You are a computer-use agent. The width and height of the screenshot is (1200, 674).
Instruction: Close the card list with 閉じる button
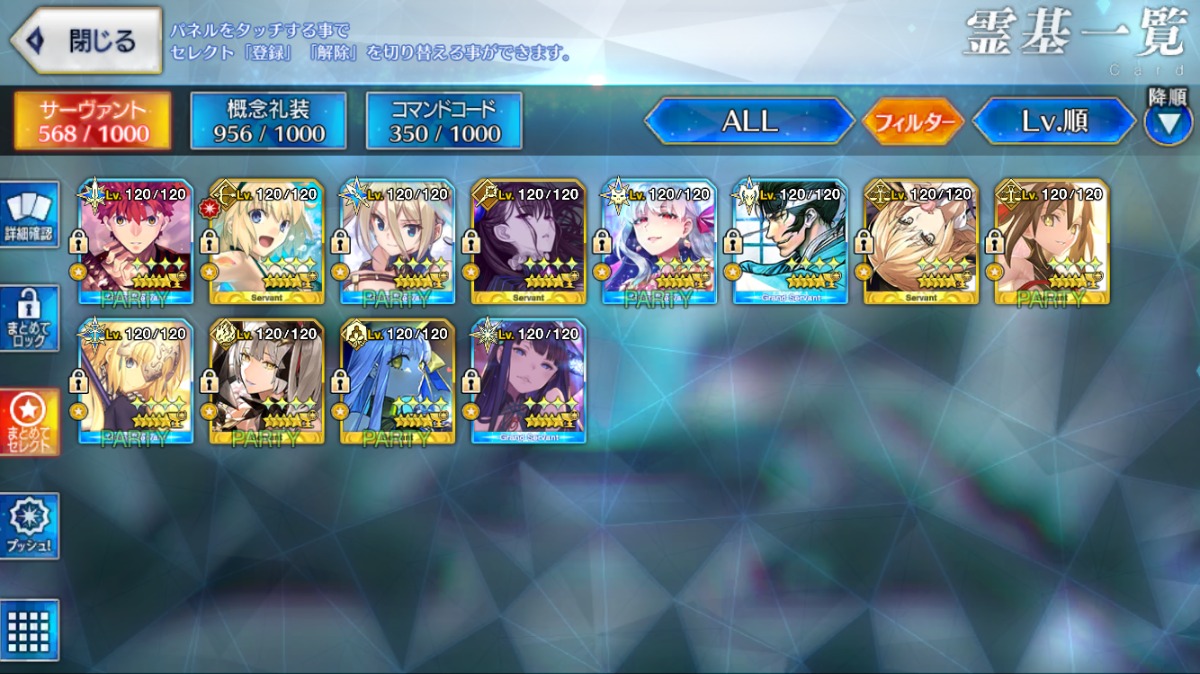86,41
